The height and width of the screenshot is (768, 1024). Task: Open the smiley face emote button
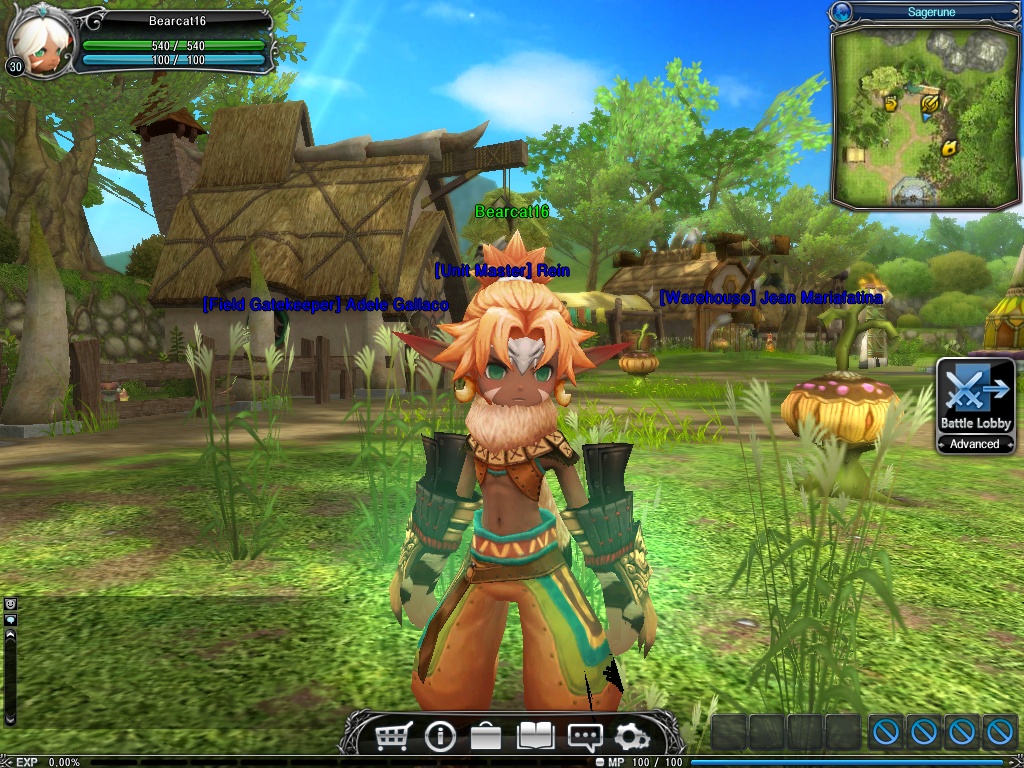[11, 605]
